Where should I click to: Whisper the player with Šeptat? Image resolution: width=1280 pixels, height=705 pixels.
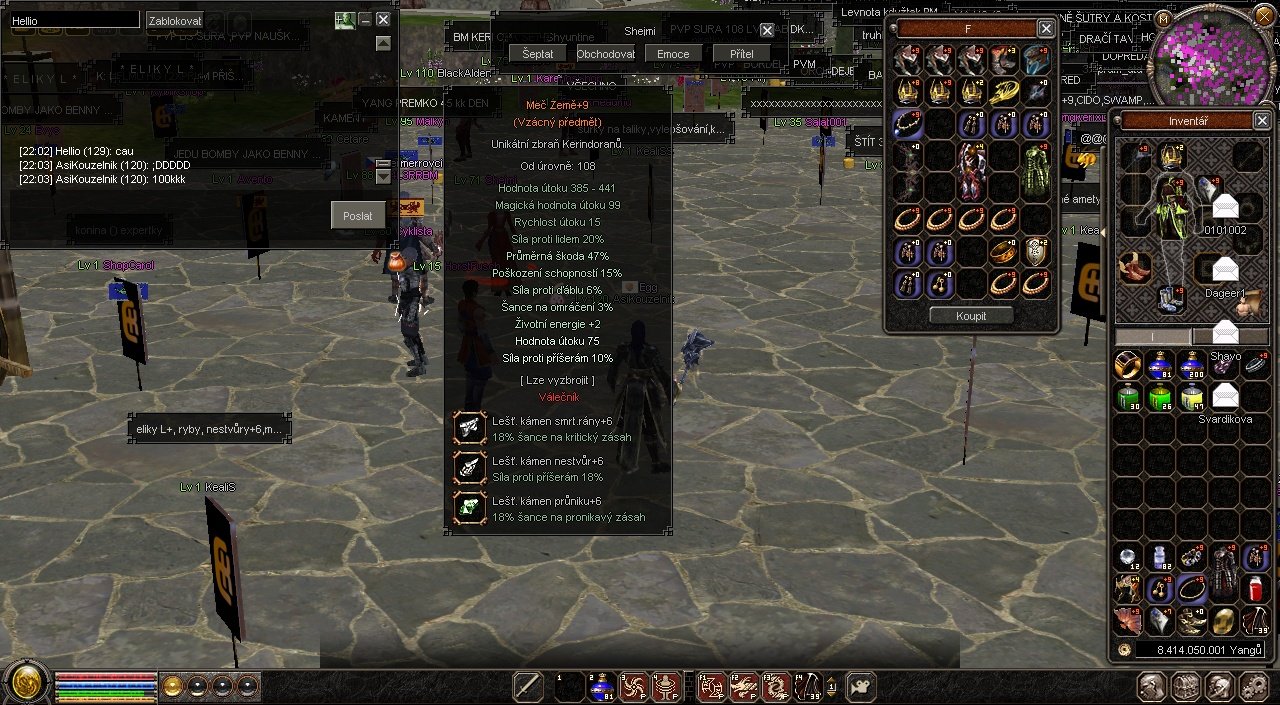(x=537, y=54)
